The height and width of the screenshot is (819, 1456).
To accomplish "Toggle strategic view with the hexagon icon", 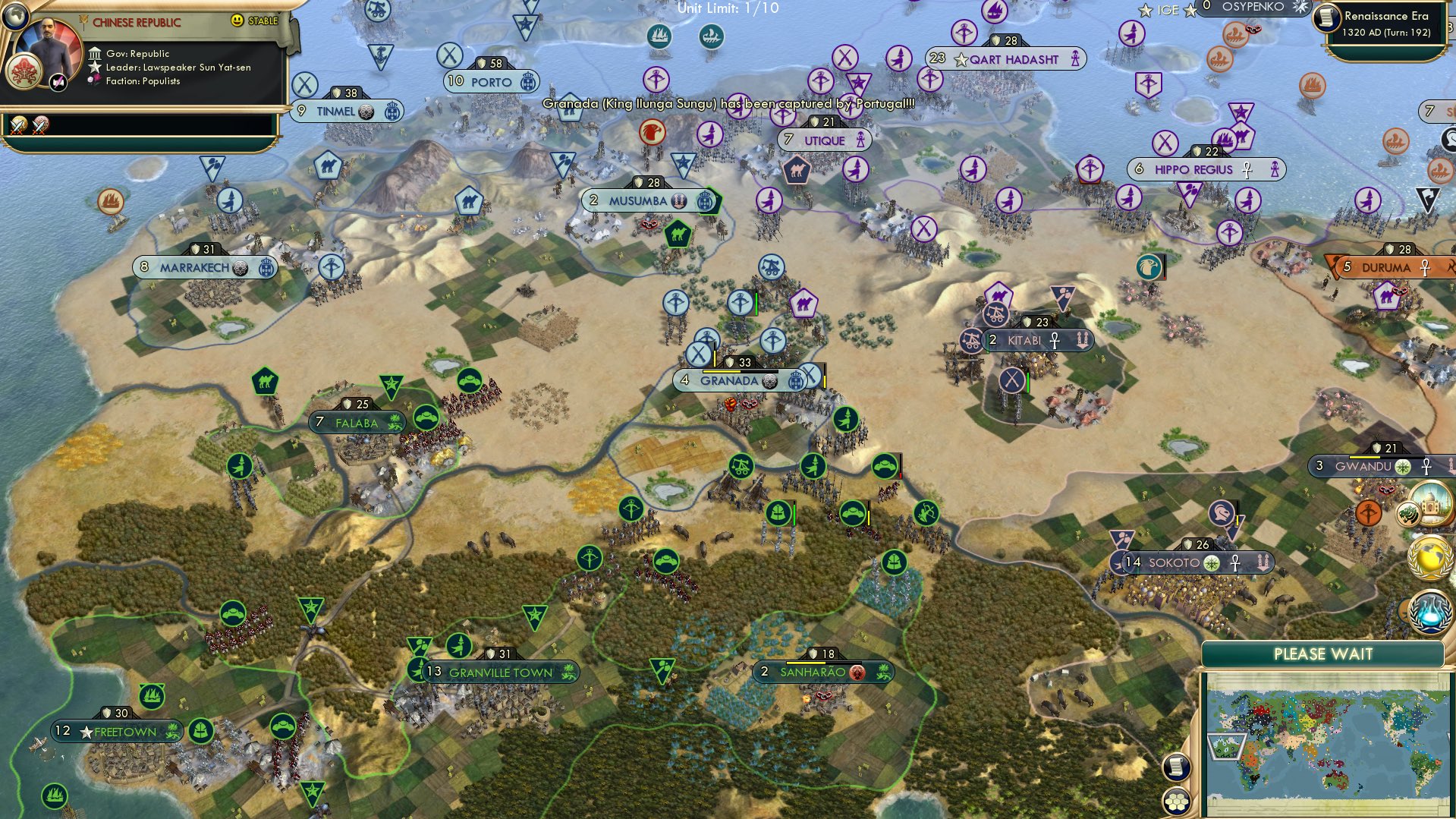I will tap(1176, 802).
